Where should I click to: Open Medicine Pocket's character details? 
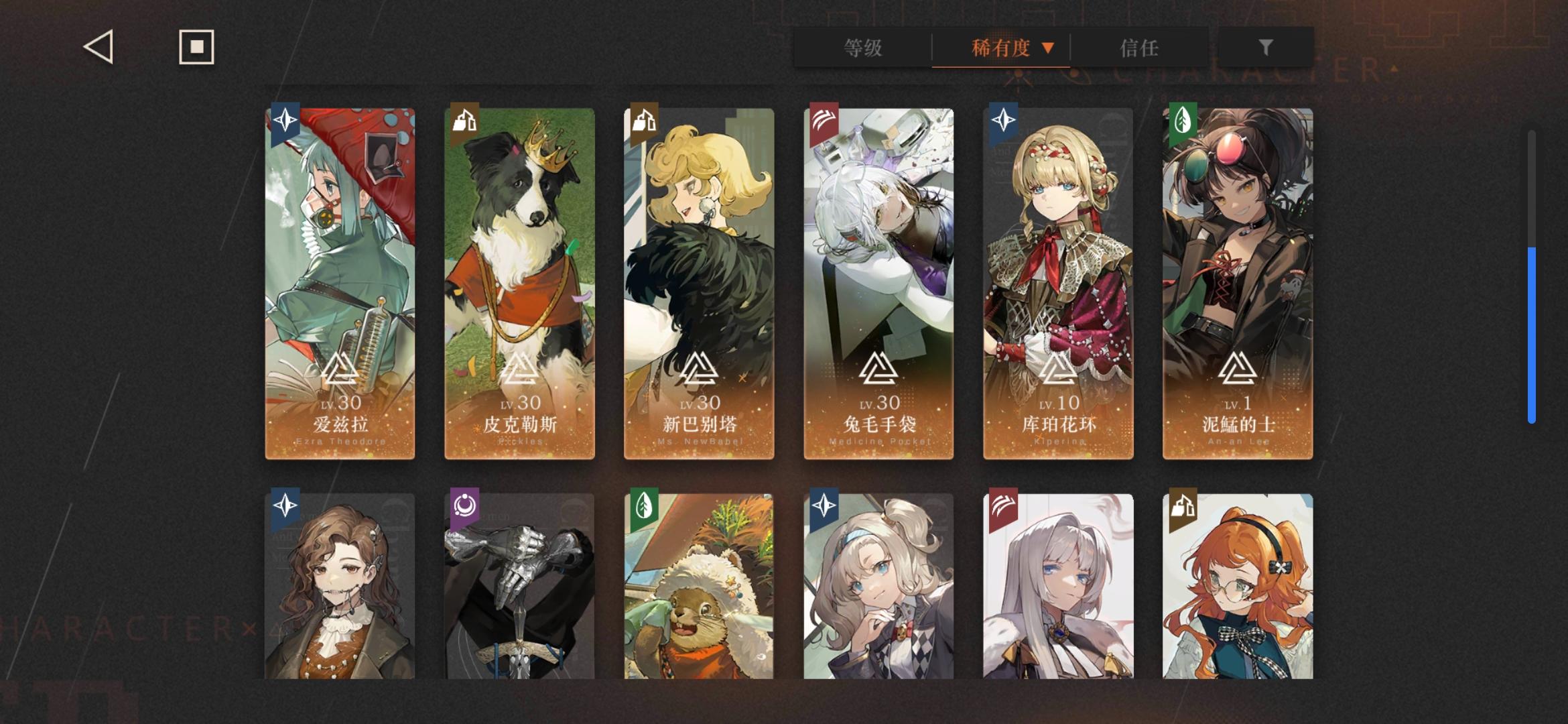point(878,282)
